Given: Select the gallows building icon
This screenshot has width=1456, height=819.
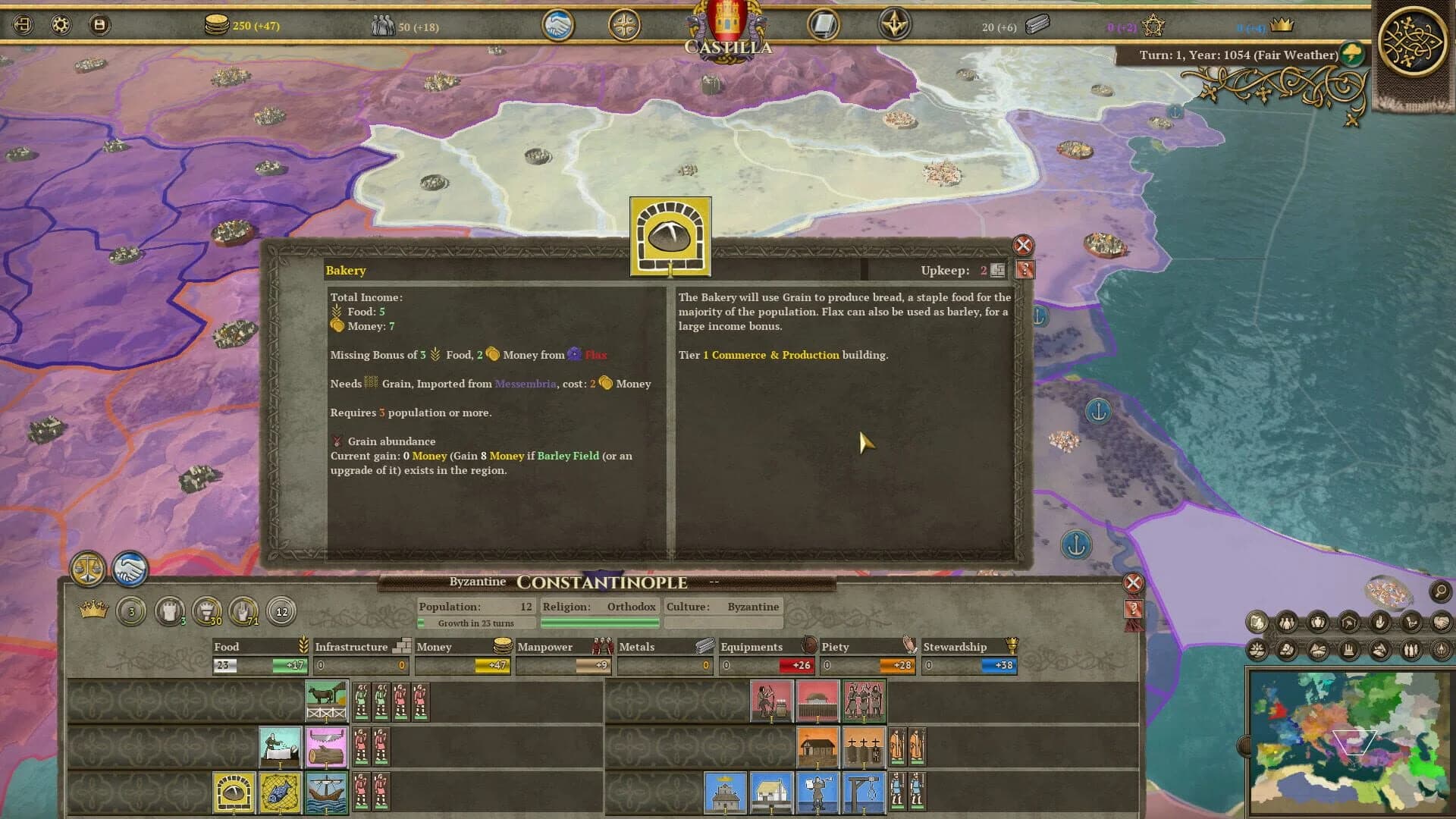Looking at the screenshot, I should (864, 792).
